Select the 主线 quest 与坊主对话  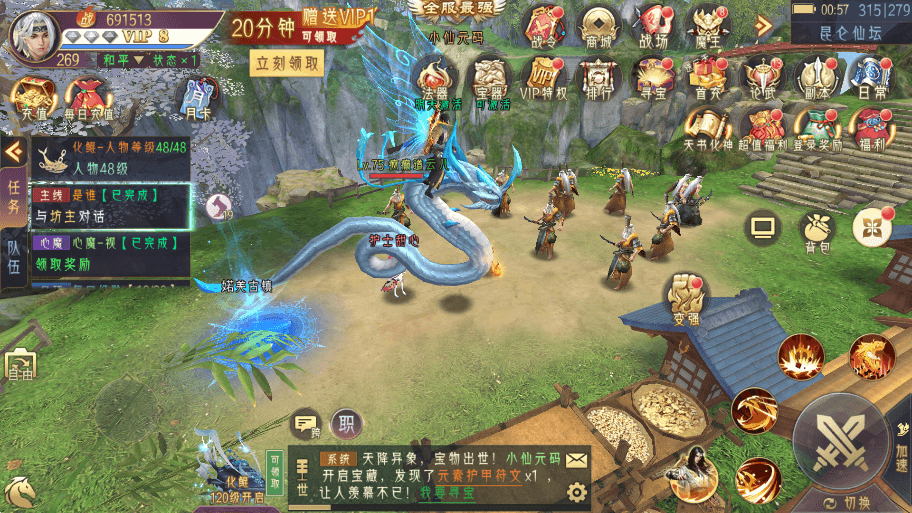pyautogui.click(x=110, y=206)
